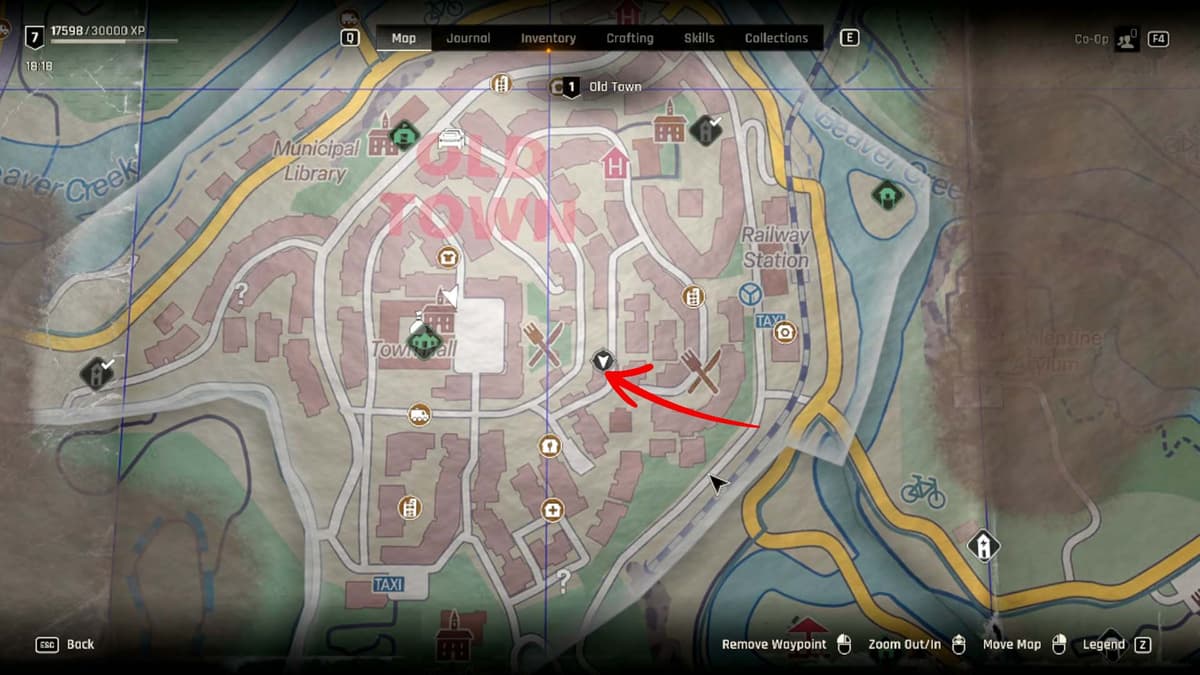Switch to the Journal tab
1200x675 pixels.
click(468, 38)
